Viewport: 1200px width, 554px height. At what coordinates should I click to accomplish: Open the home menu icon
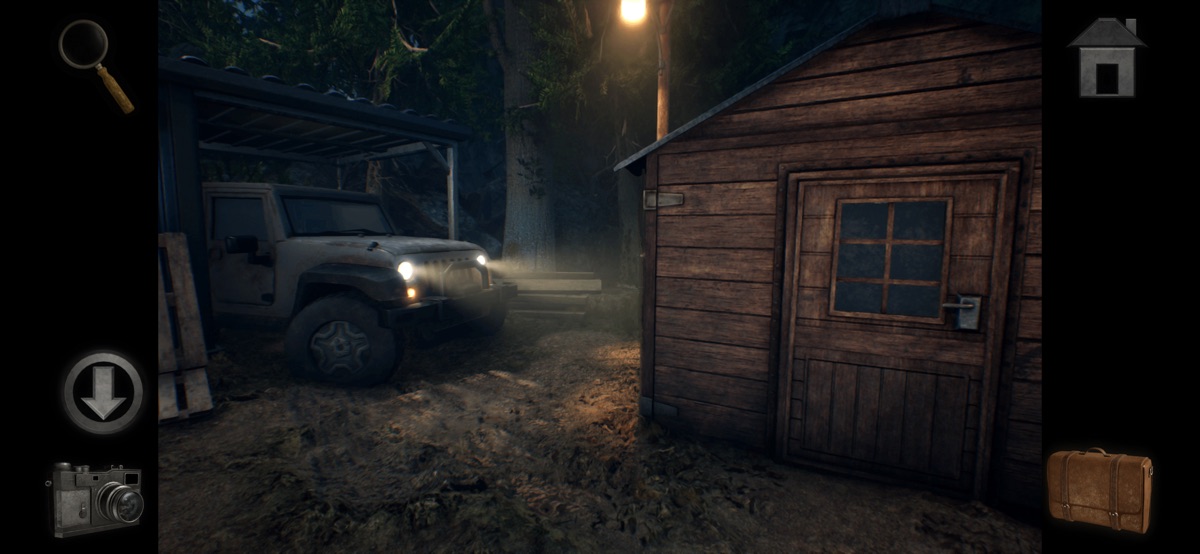click(1105, 58)
